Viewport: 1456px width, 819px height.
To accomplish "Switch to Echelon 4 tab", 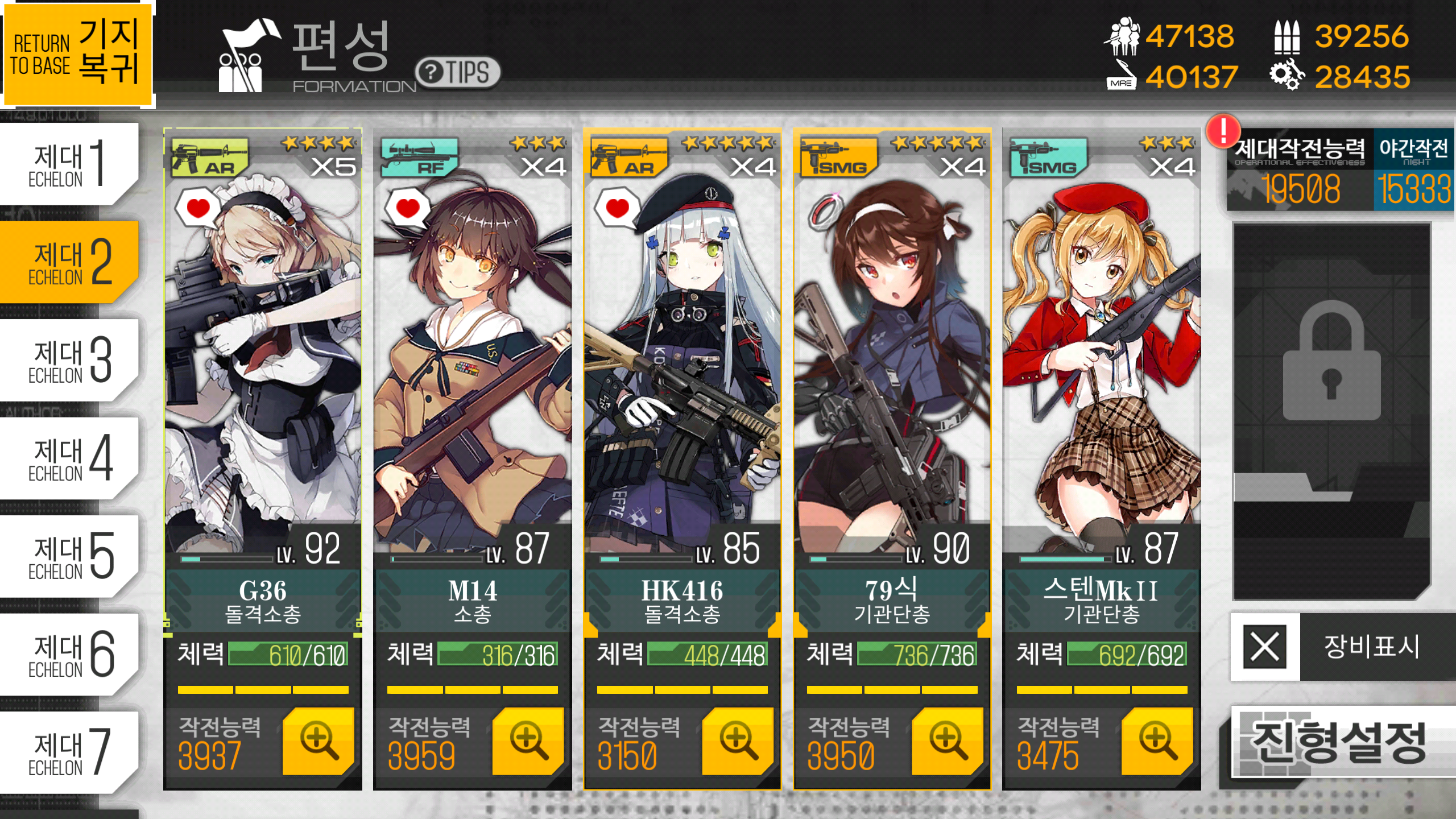I will (68, 458).
